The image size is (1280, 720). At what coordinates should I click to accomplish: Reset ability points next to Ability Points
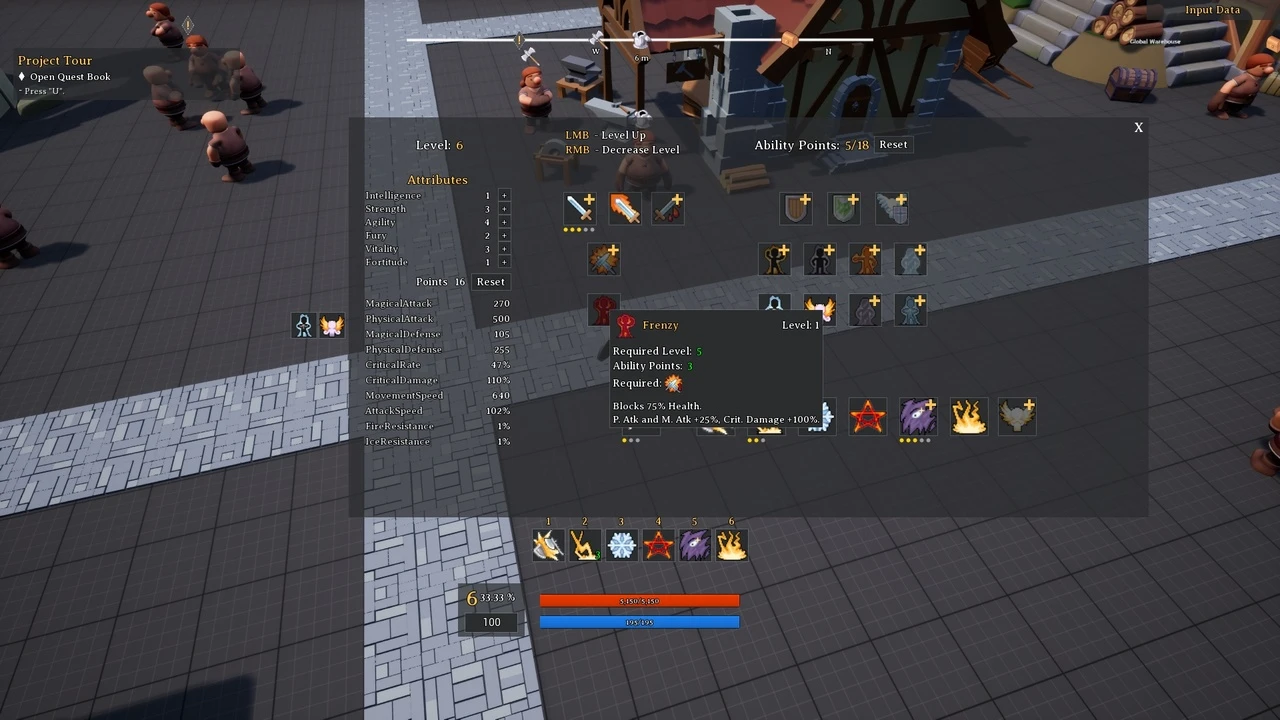tap(893, 145)
